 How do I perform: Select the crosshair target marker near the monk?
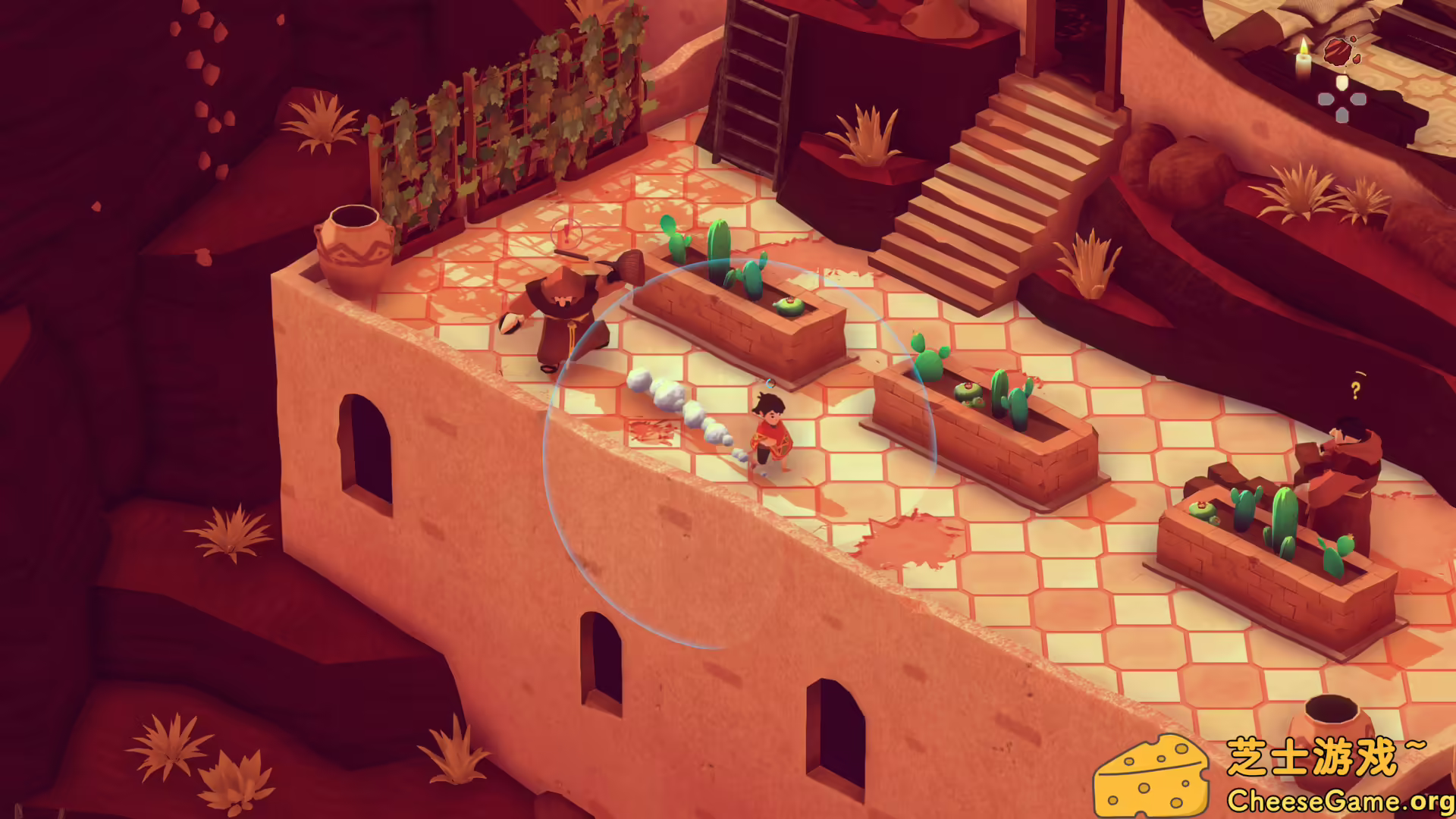(566, 231)
